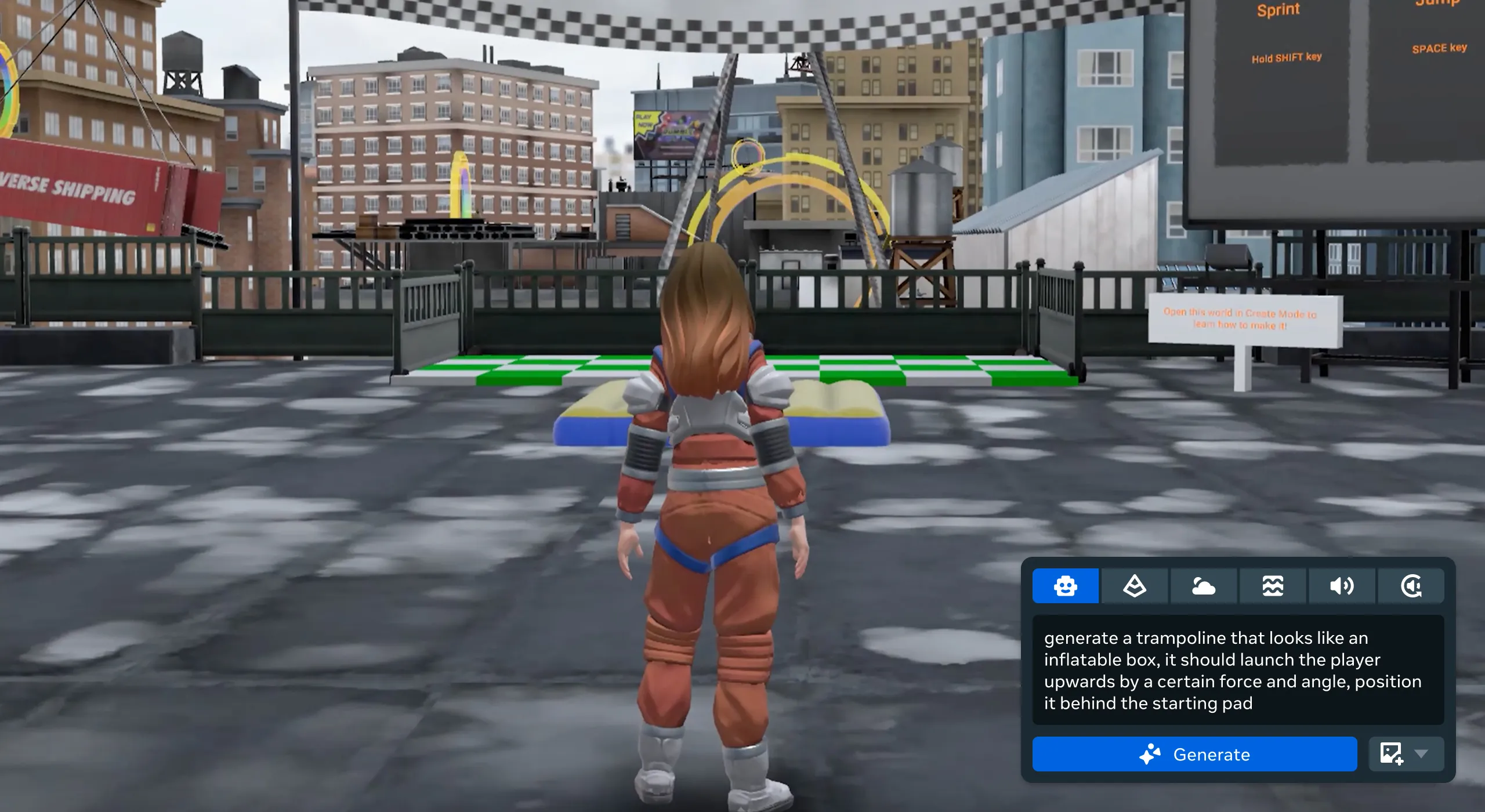Open the water generation tool
This screenshot has height=812, width=1485.
(x=1273, y=586)
